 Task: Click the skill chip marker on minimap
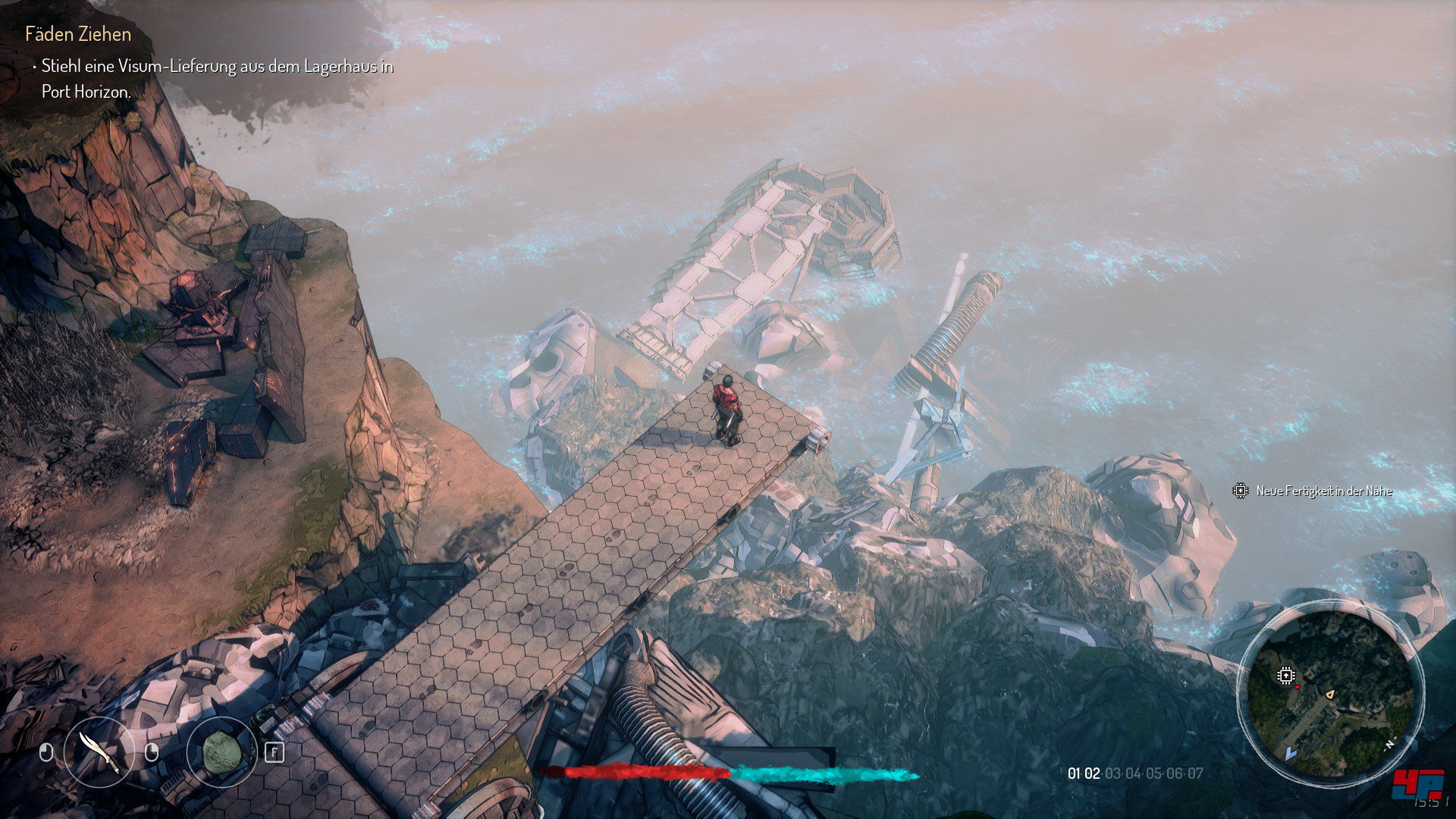click(x=1285, y=675)
